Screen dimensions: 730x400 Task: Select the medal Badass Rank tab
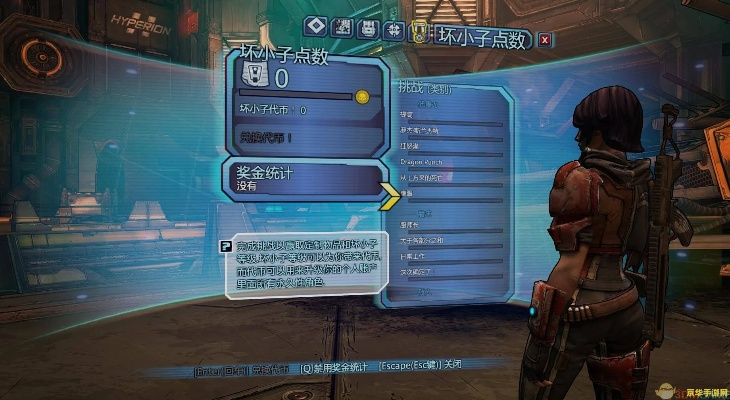(x=419, y=32)
